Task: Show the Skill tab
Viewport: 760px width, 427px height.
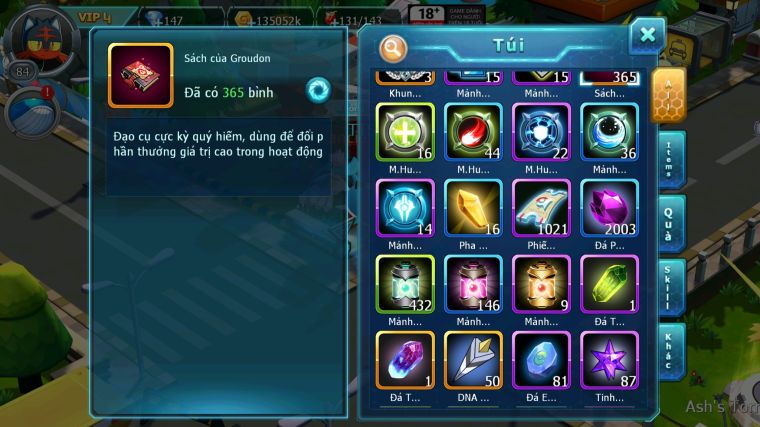Action: tap(670, 288)
